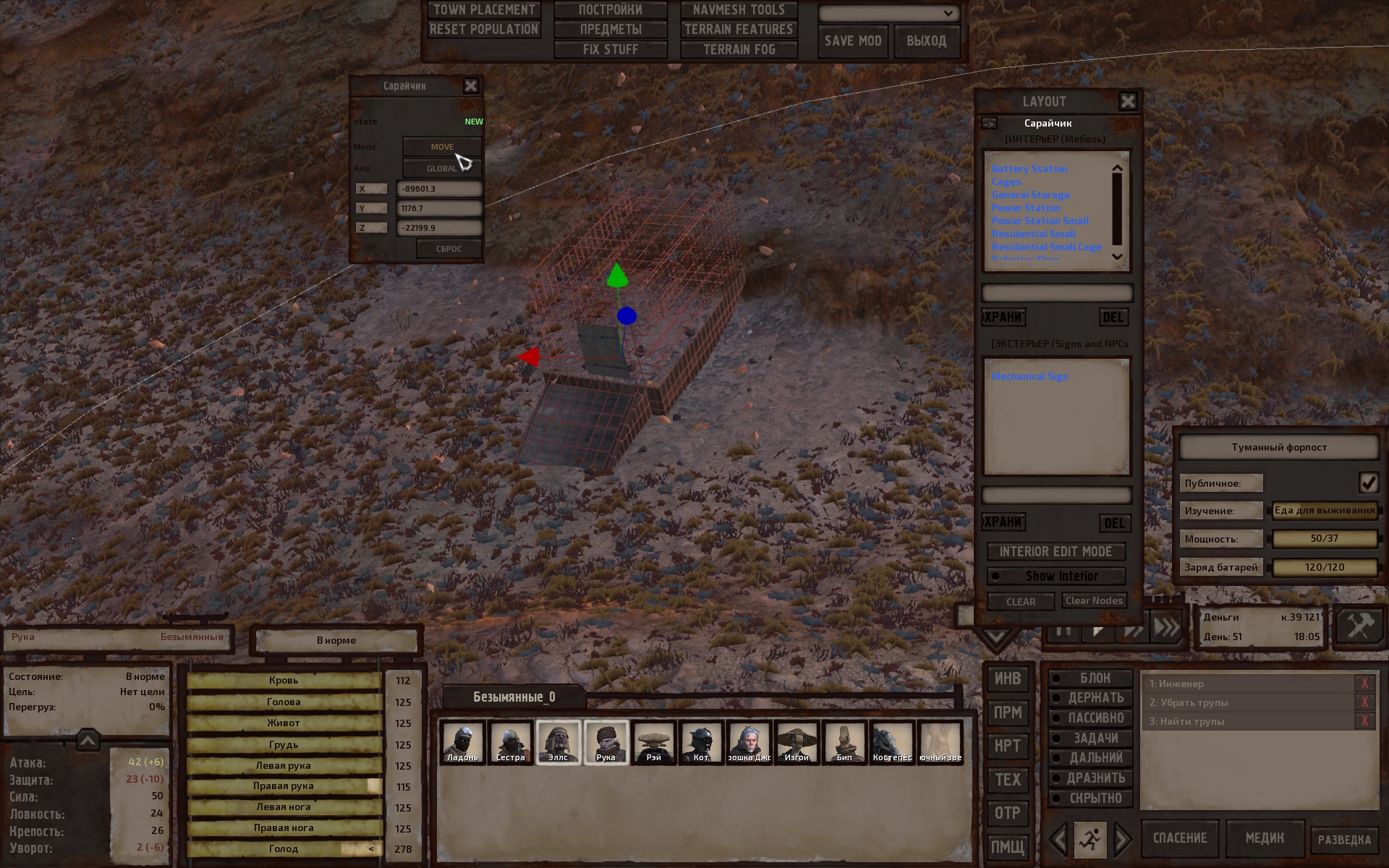
Task: Open the Terrain Fog tool
Action: [739, 50]
